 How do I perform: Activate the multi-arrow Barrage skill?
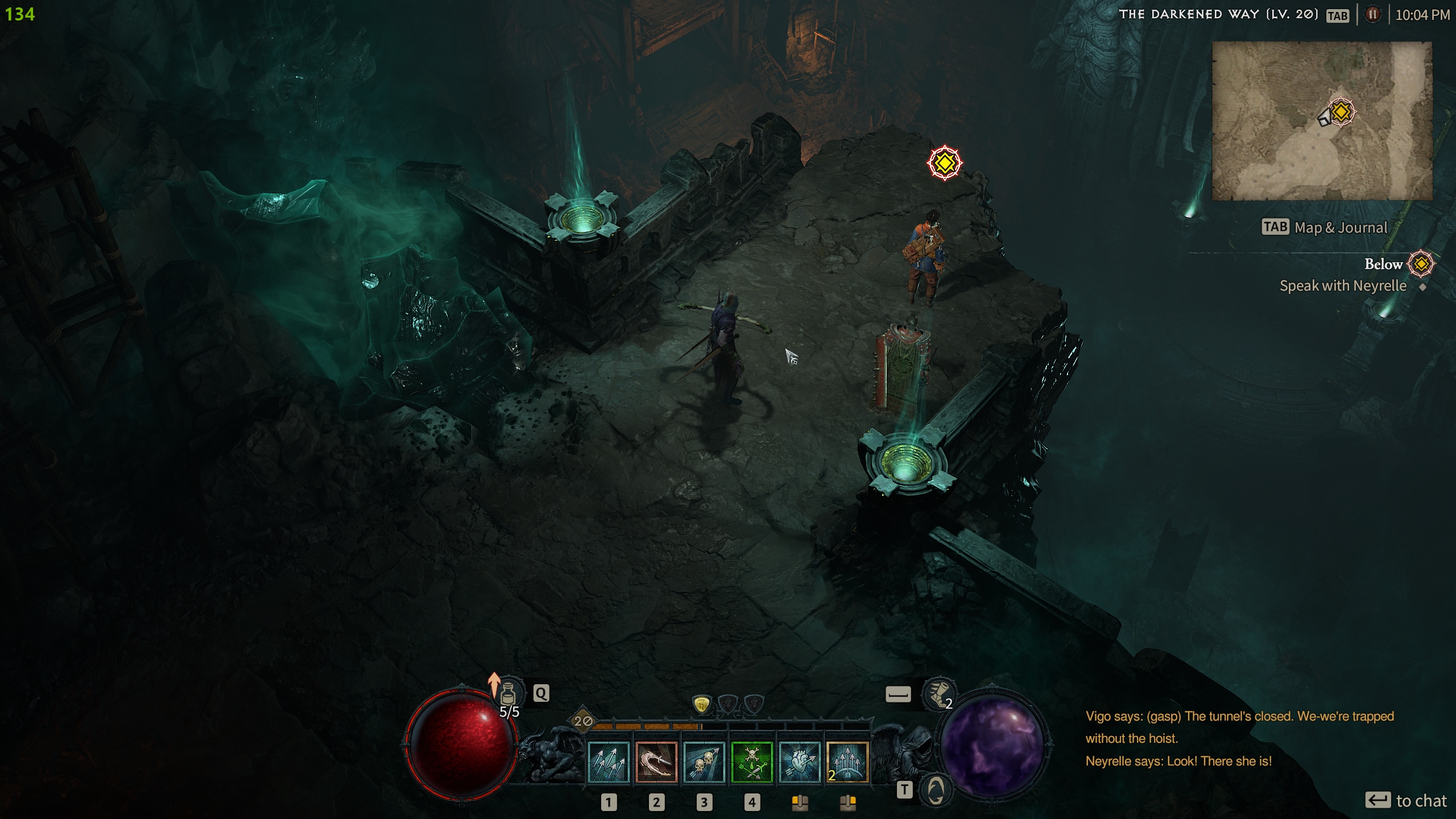pyautogui.click(x=608, y=762)
